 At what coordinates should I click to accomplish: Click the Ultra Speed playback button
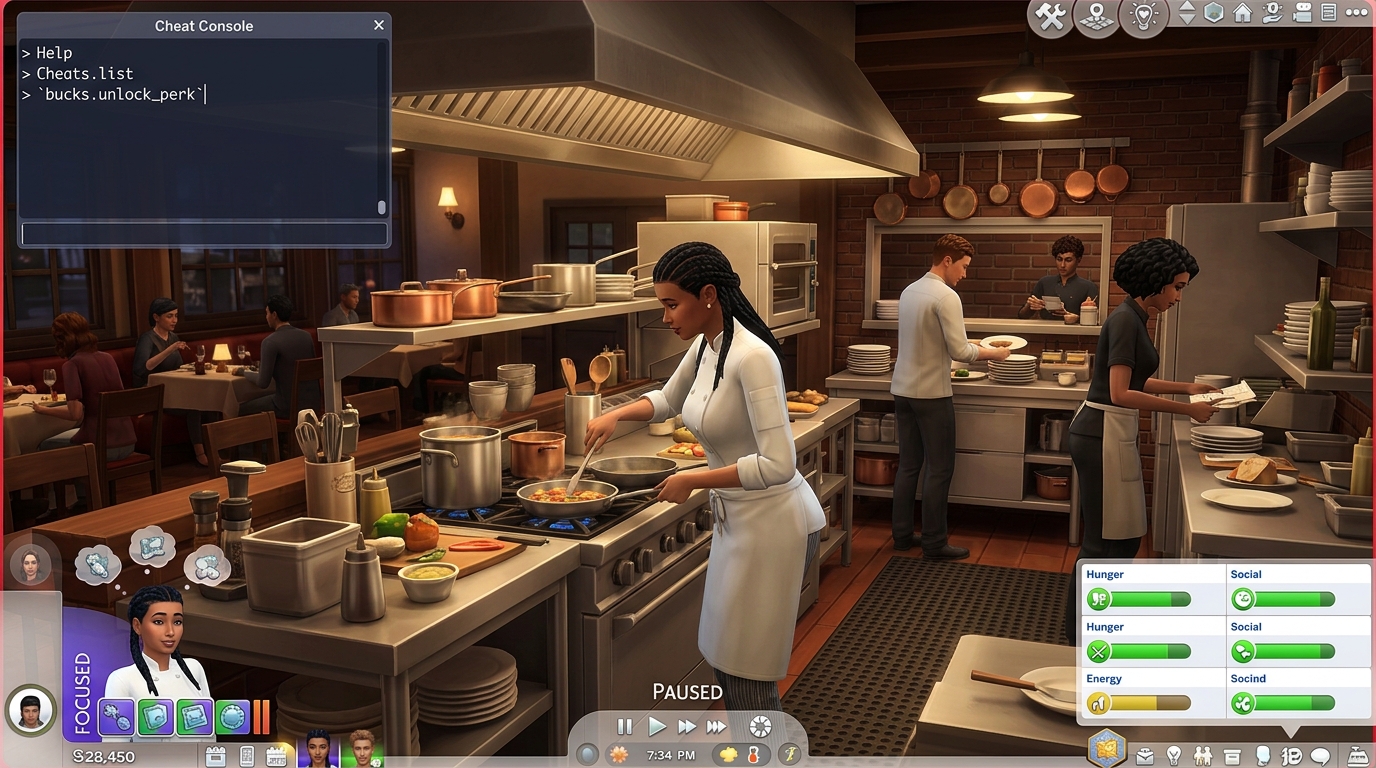pos(715,727)
